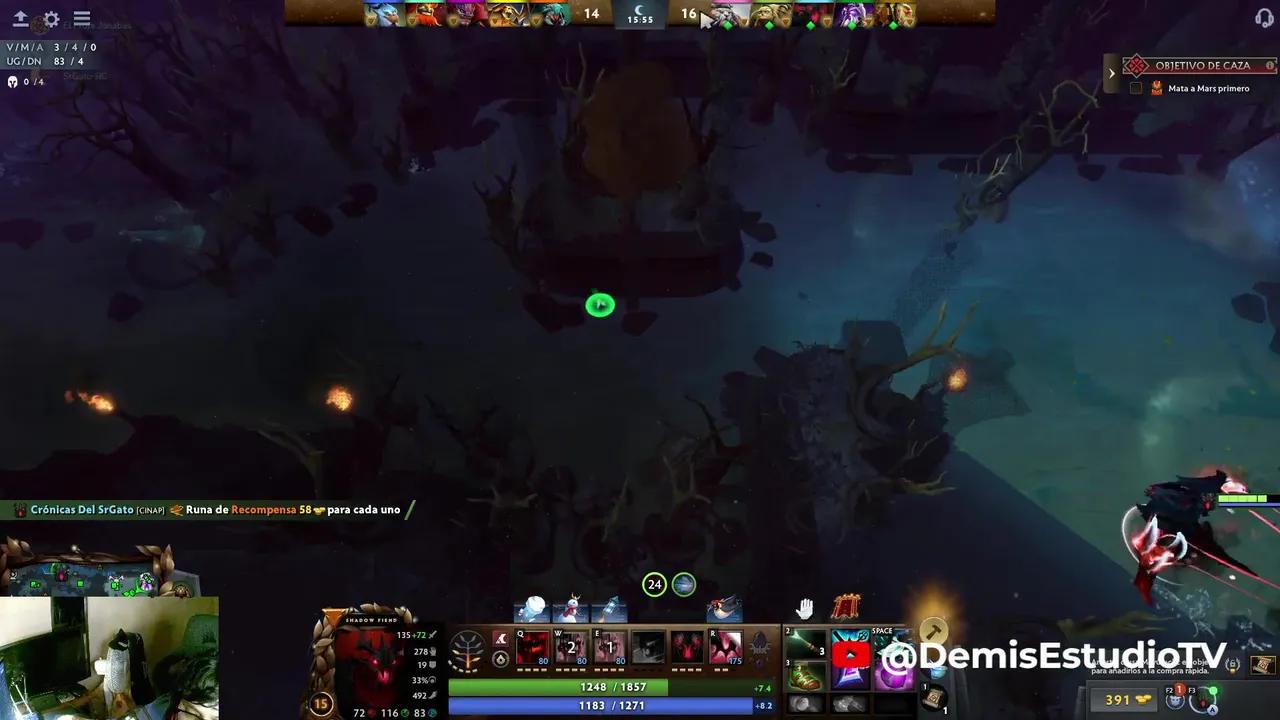Open the settings gear icon
Screen dimensions: 1280x720
50,18
